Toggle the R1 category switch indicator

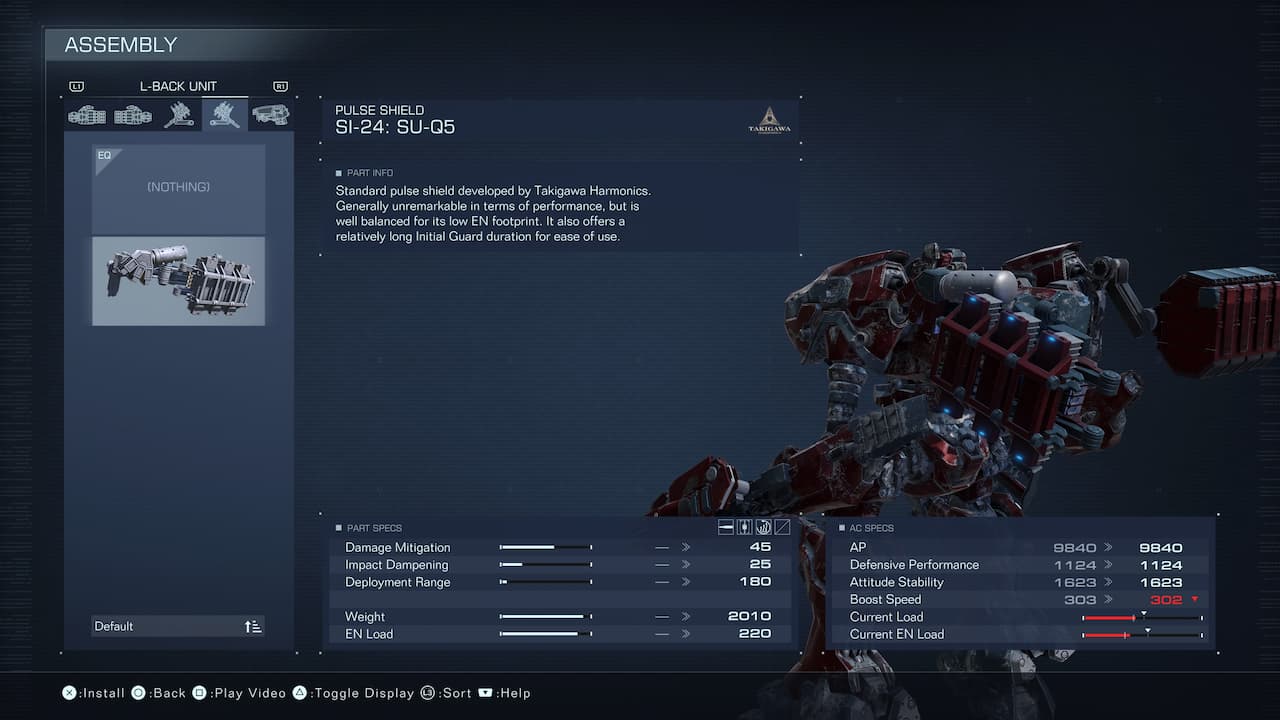coord(280,86)
